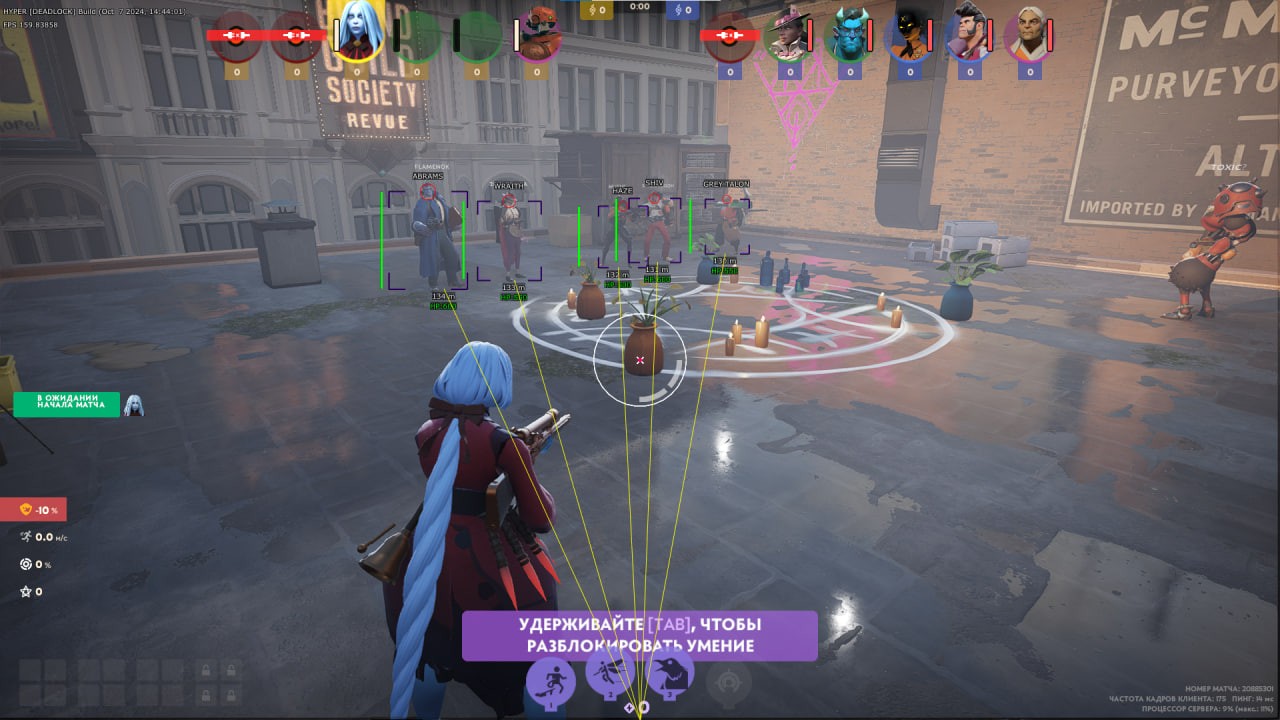Activate ability 2 with the winged dashing figure
Viewport: 1280px width, 720px height.
(610, 678)
